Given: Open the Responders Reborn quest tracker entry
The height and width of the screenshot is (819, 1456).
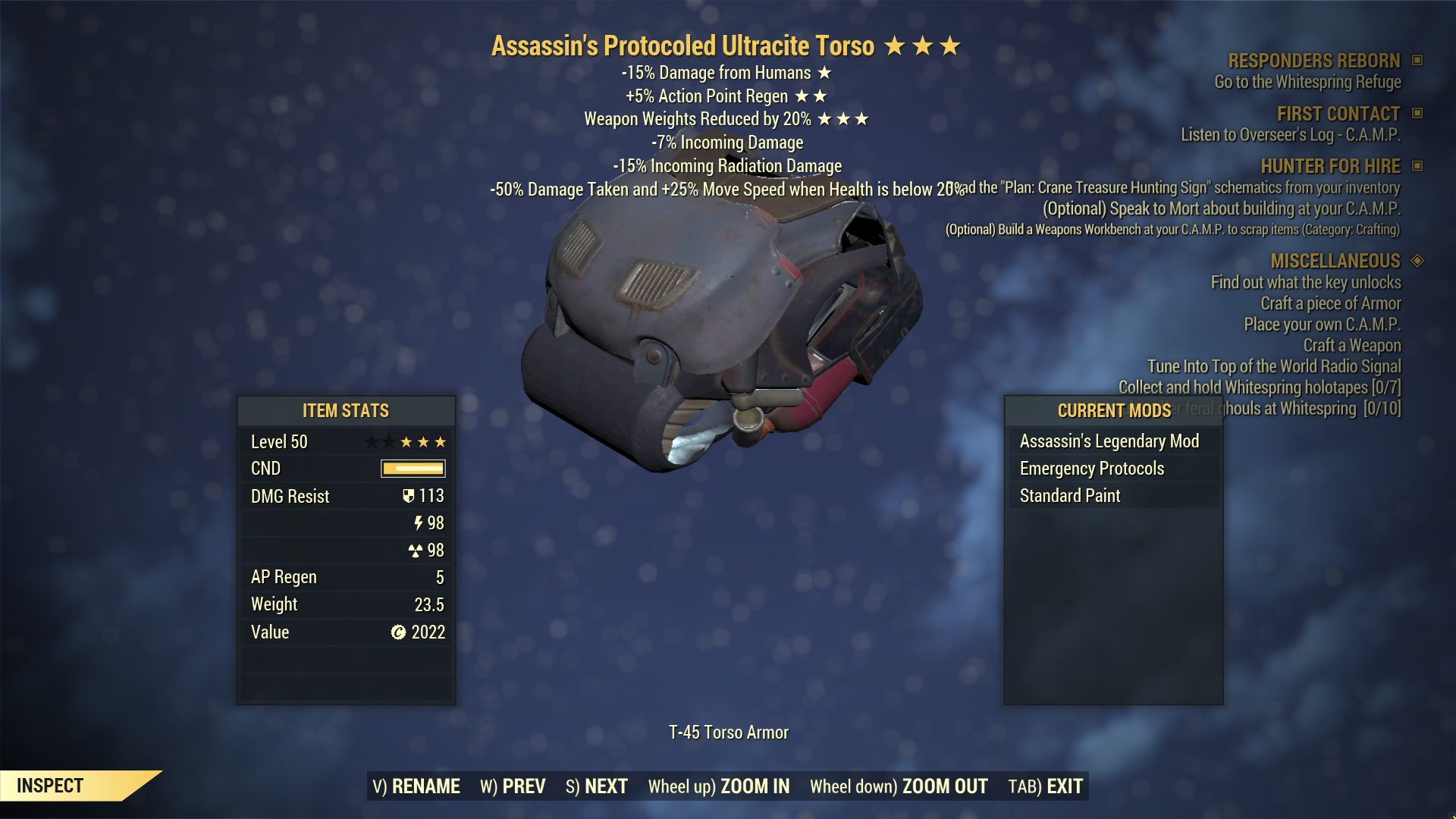Looking at the screenshot, I should (1314, 61).
